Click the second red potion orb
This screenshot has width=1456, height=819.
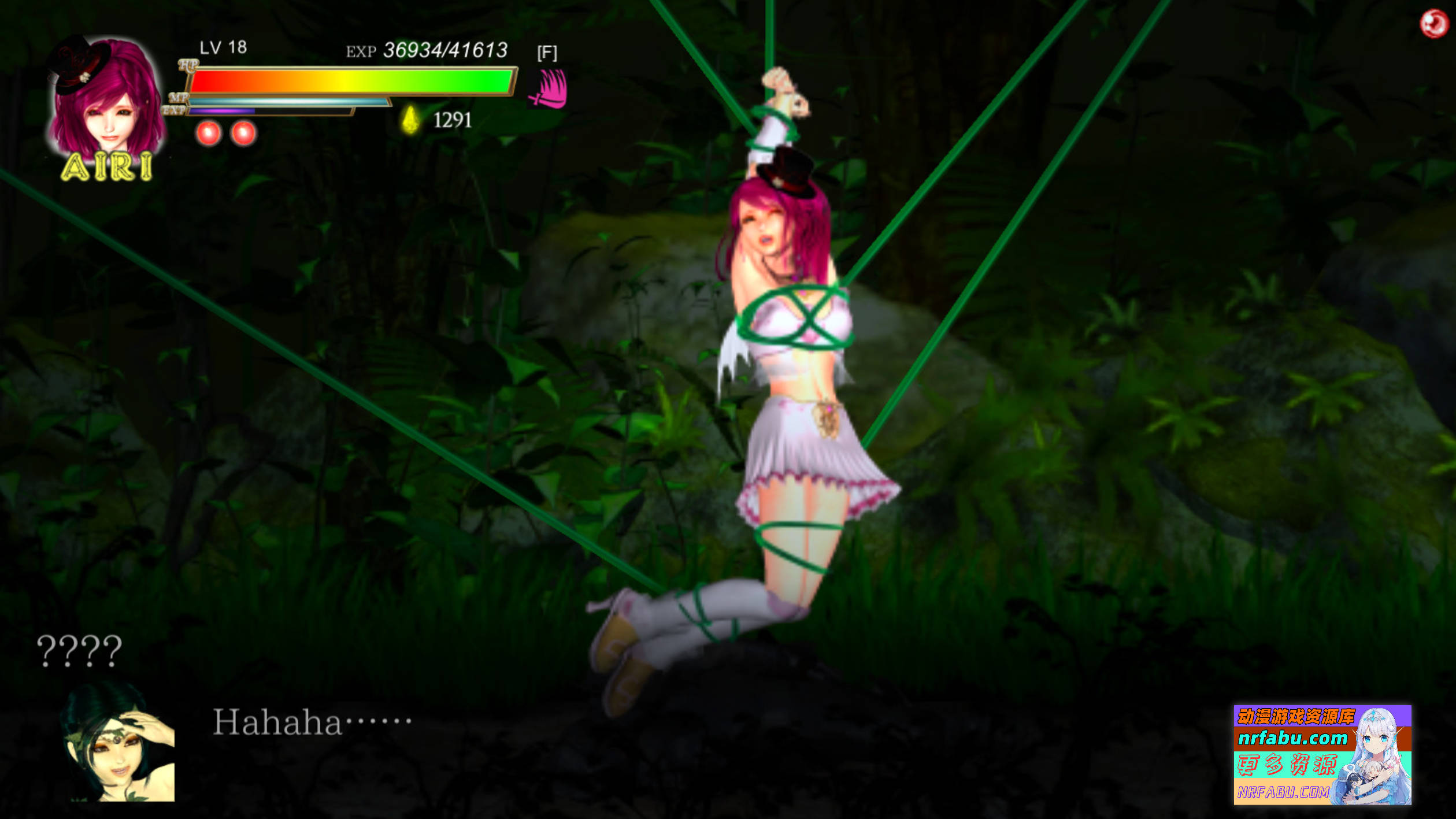click(x=243, y=133)
